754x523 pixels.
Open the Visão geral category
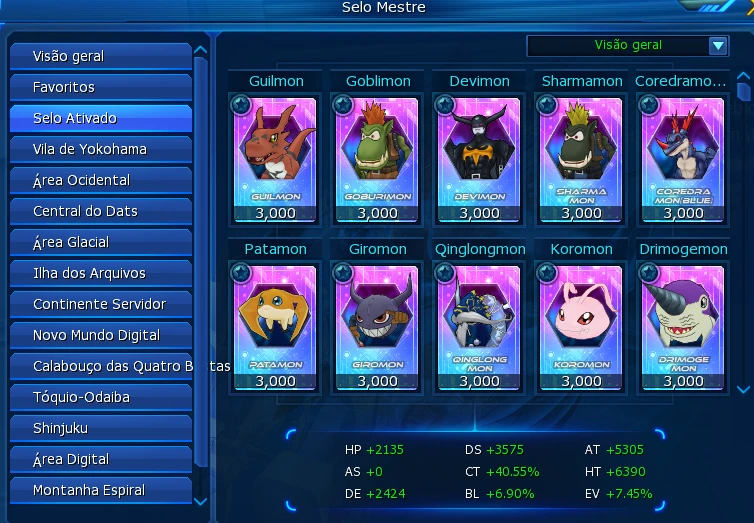tap(100, 56)
